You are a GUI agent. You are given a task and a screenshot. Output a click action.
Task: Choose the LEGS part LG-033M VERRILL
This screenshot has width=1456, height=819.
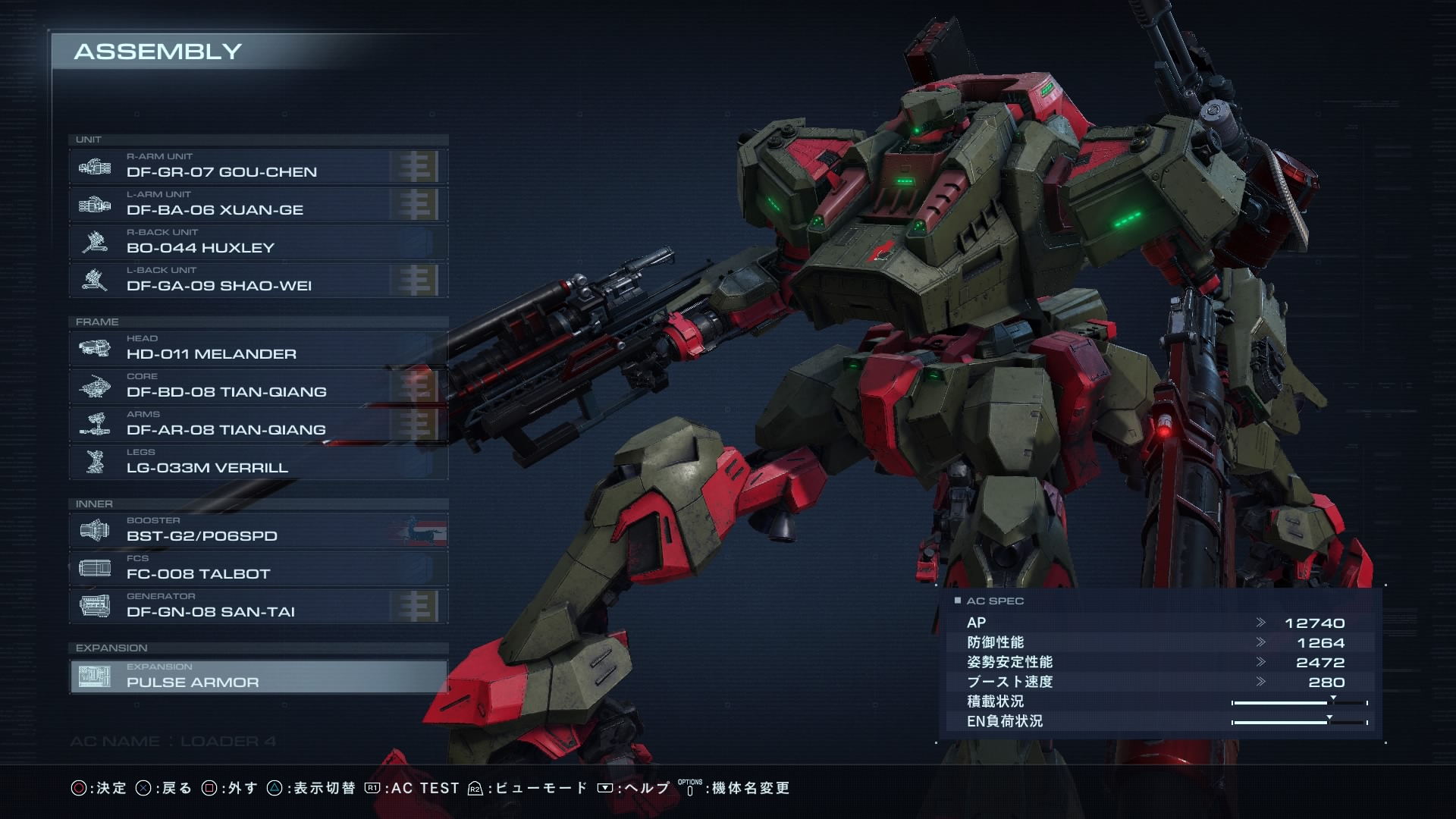(x=258, y=462)
